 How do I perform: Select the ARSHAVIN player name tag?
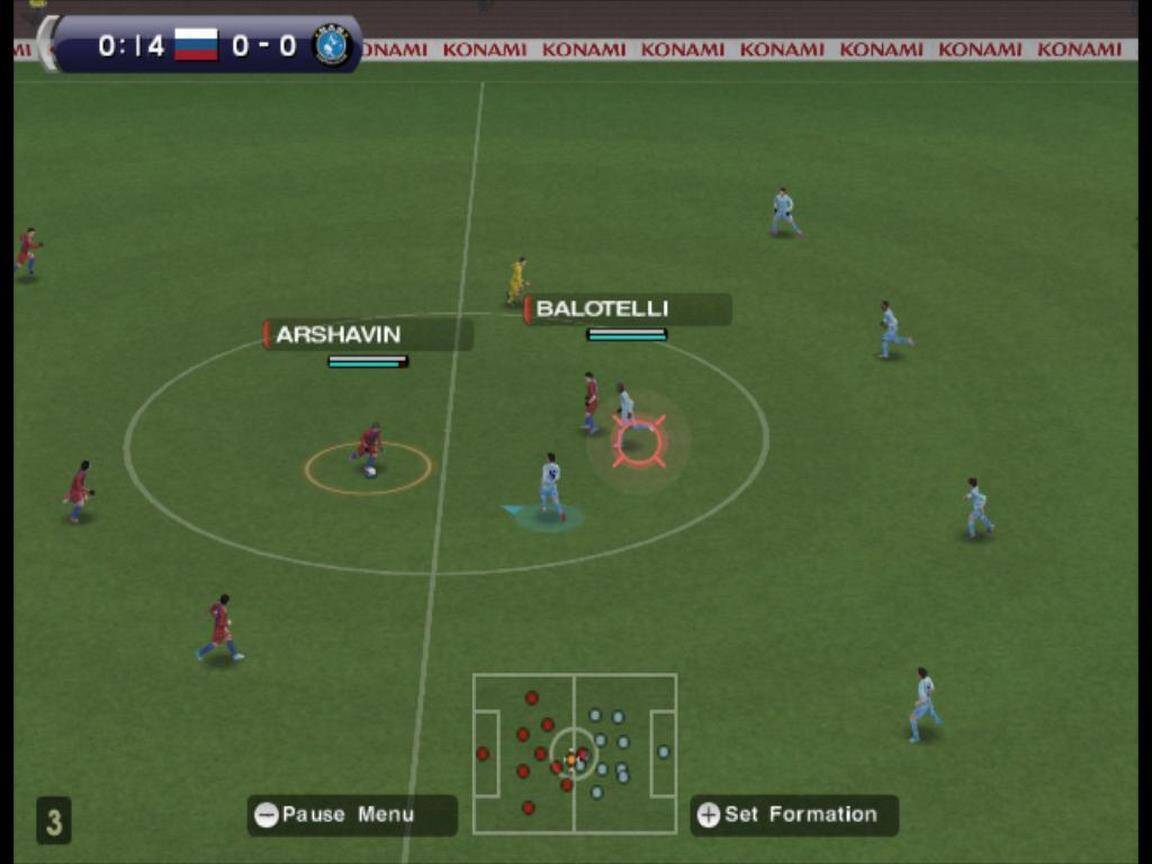[x=367, y=335]
